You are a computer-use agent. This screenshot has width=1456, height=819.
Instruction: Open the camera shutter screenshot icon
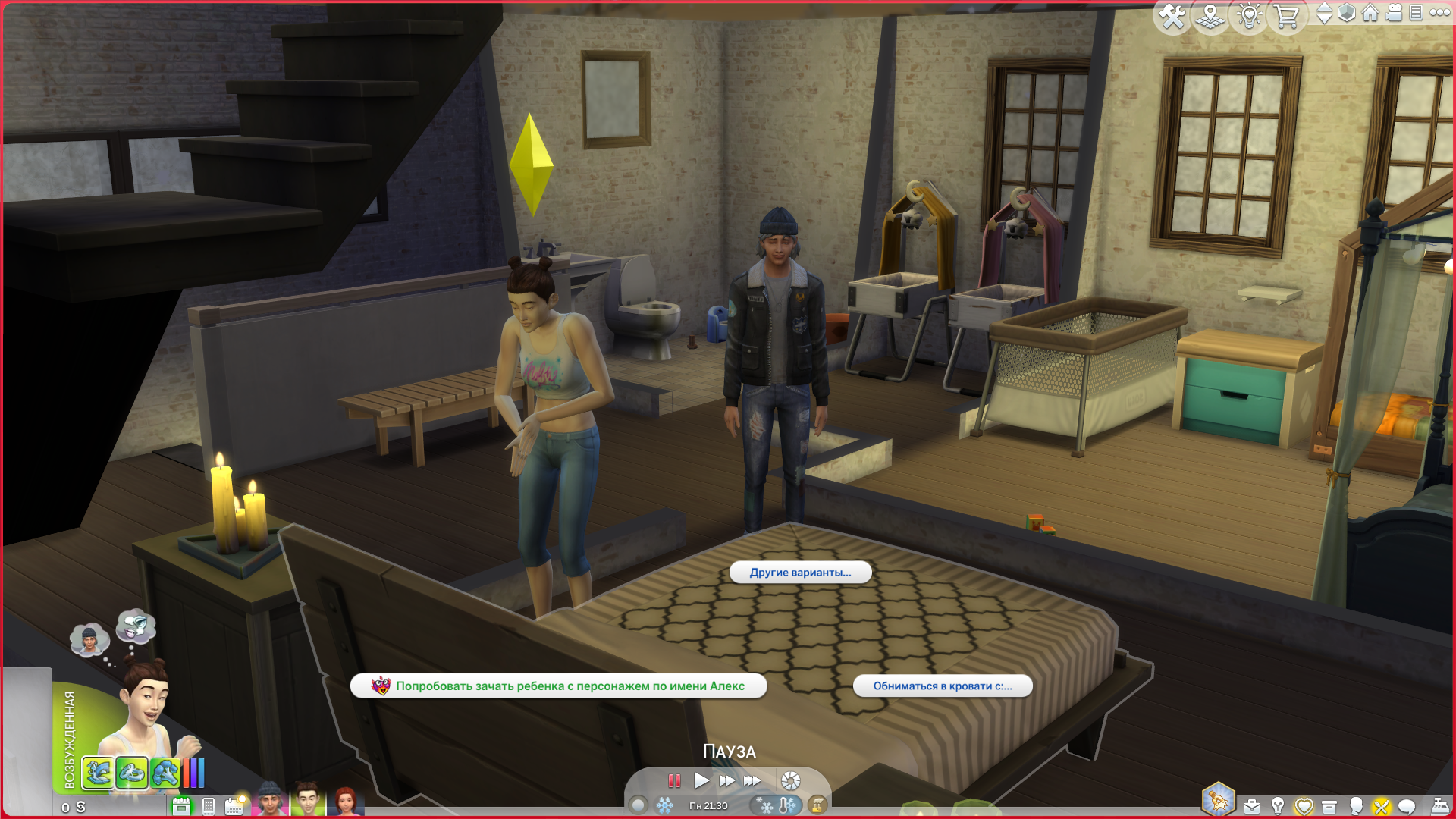[x=790, y=781]
